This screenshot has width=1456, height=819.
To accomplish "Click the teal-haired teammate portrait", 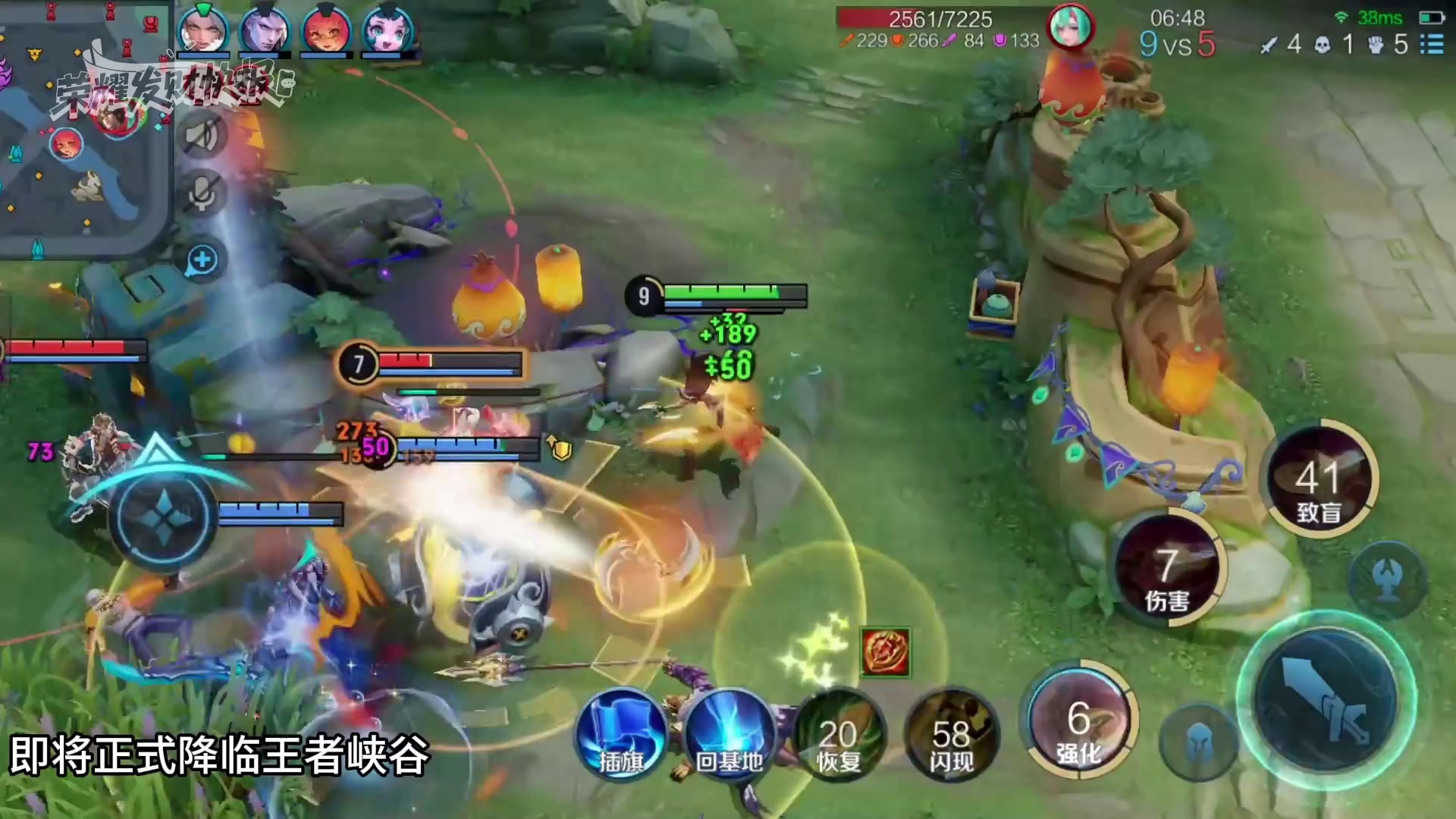I will (x=387, y=31).
